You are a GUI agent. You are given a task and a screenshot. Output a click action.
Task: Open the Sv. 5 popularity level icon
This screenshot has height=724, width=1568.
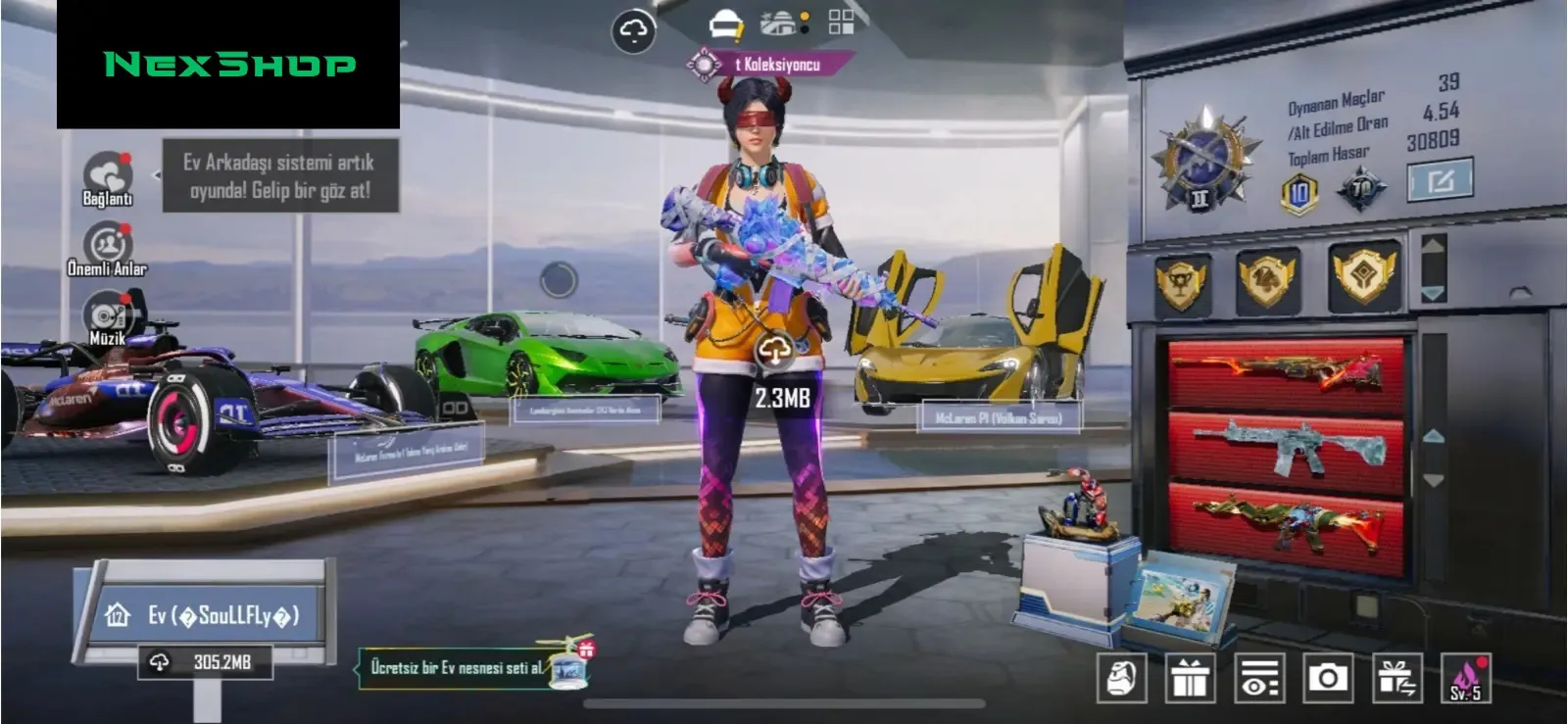click(1465, 677)
